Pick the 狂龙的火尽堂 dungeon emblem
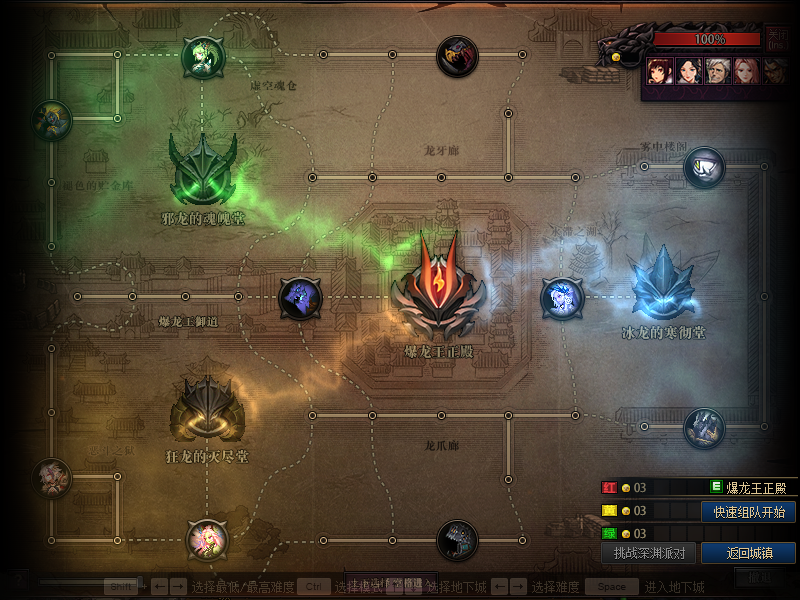Image resolution: width=800 pixels, height=600 pixels. (x=207, y=408)
